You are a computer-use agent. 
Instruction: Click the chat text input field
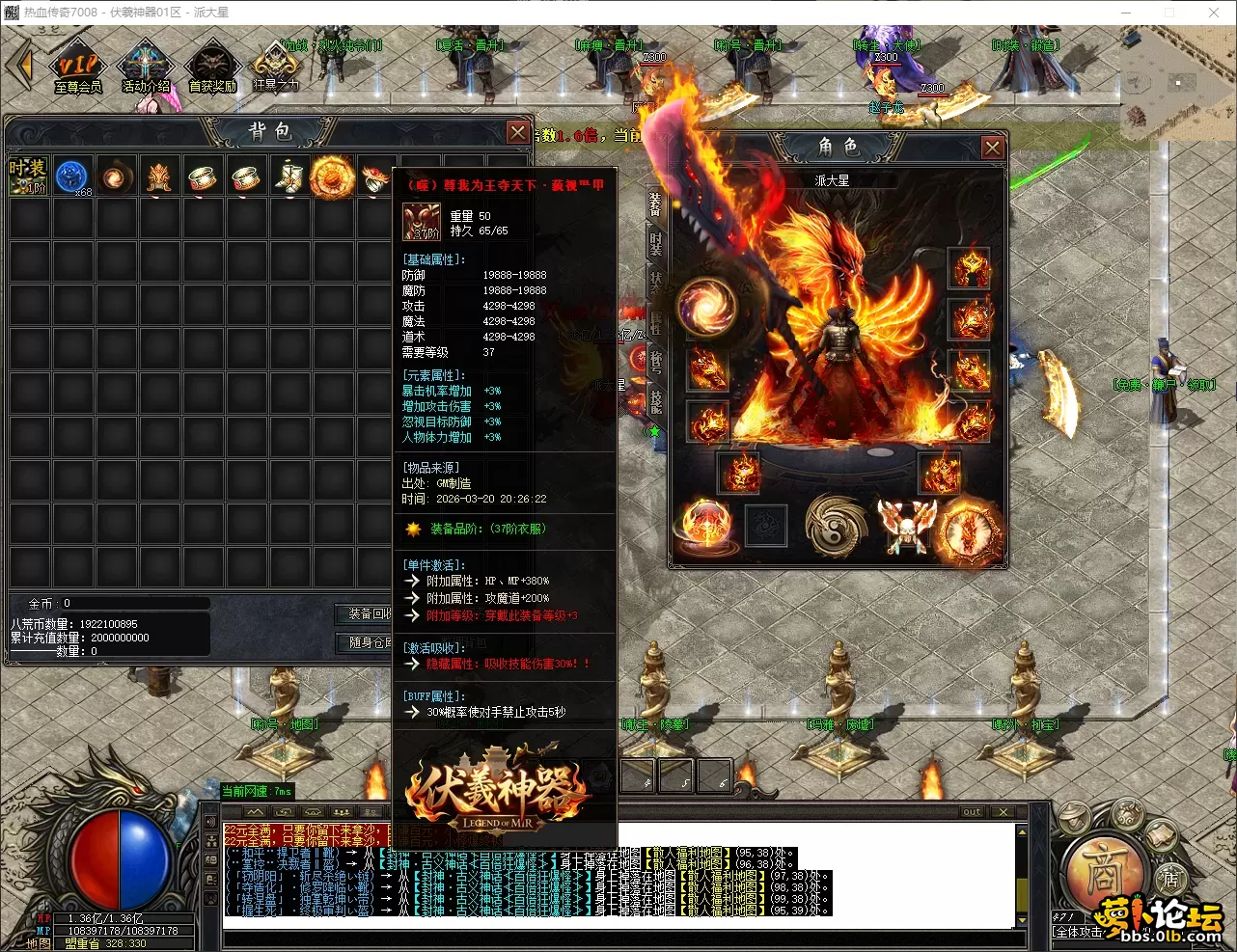[618, 936]
